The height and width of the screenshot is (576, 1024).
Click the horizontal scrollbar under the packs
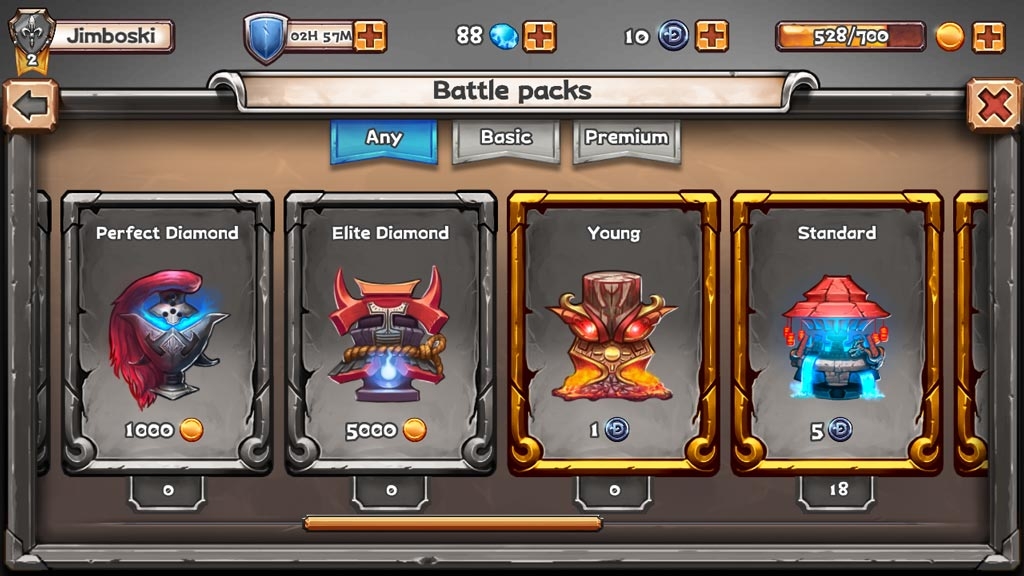coord(452,522)
